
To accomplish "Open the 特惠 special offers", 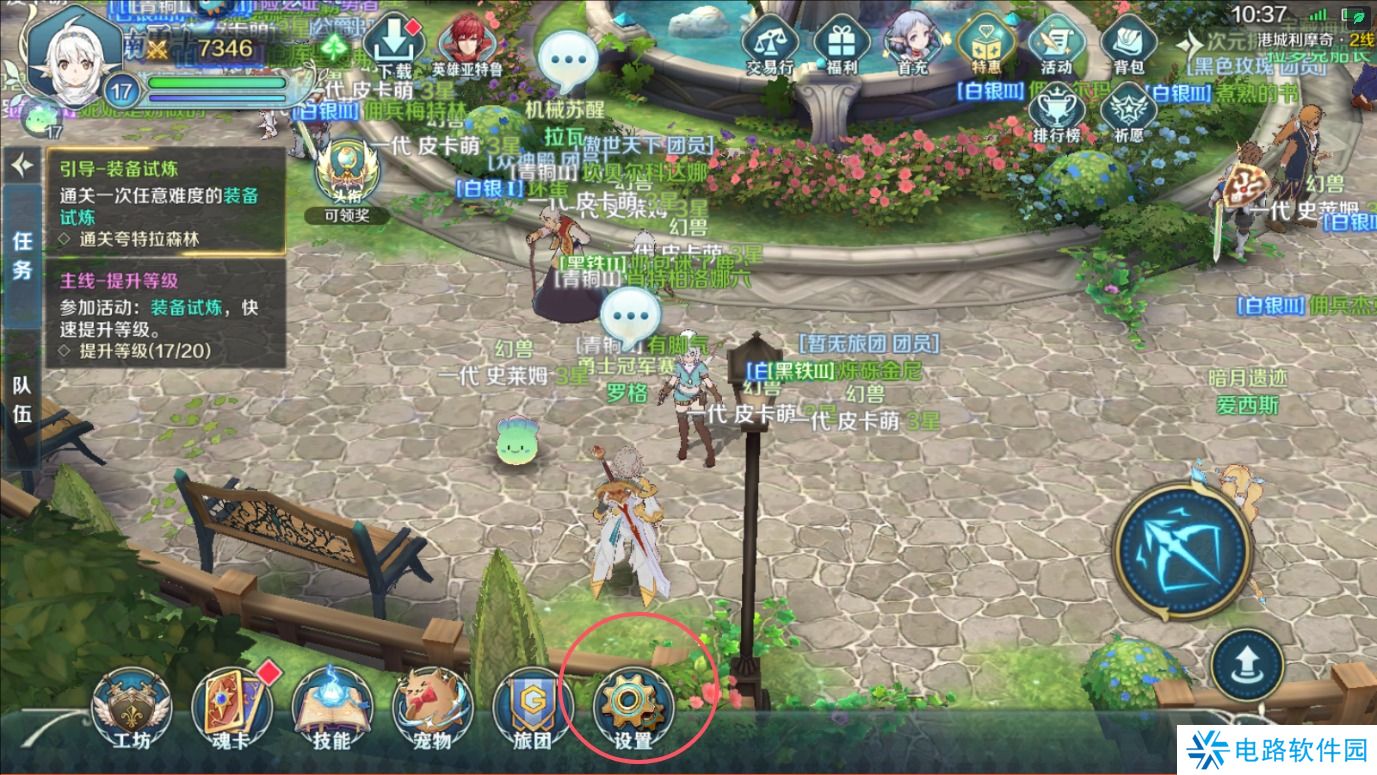I will (x=985, y=47).
